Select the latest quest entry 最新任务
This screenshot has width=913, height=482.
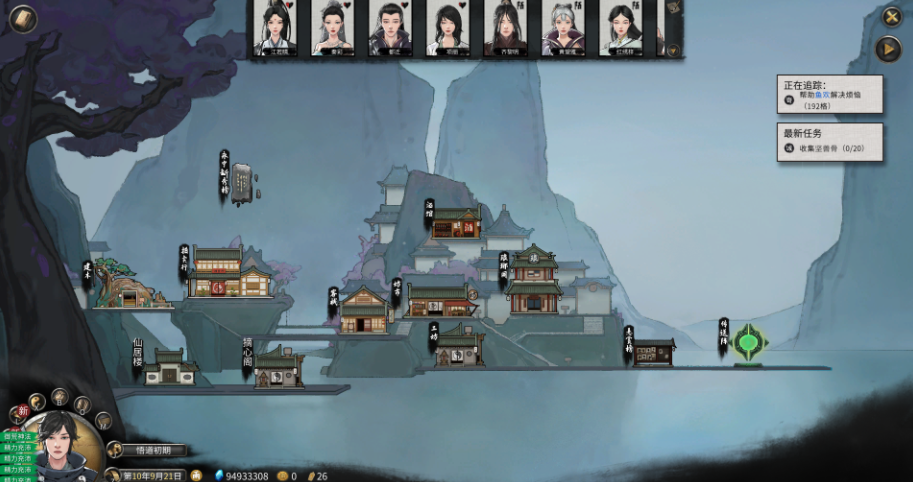pos(829,141)
